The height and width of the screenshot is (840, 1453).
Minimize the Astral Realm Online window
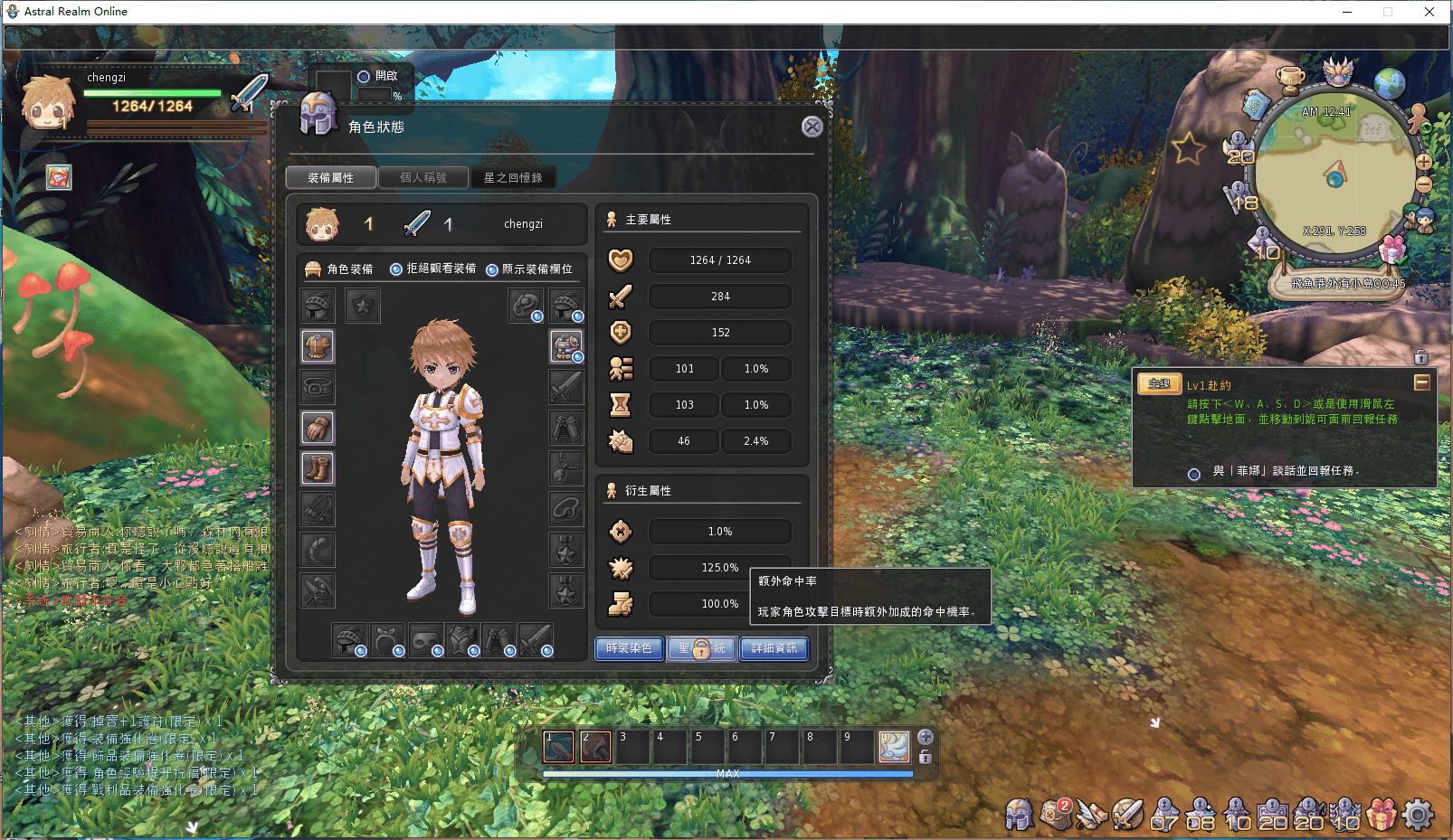pos(1347,12)
